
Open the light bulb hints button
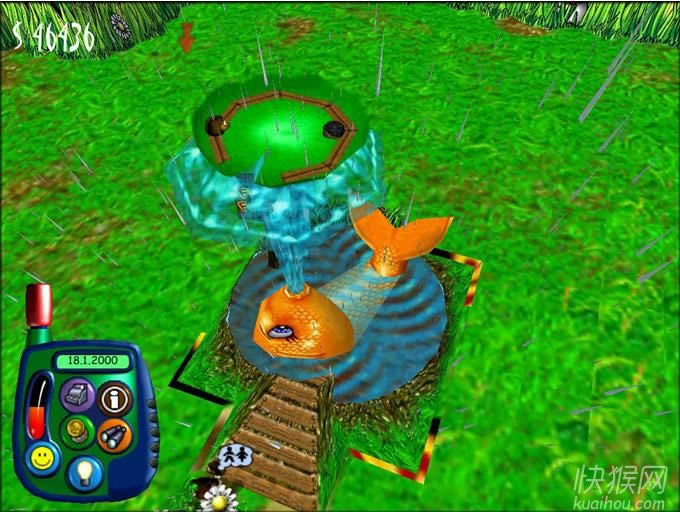tap(85, 471)
